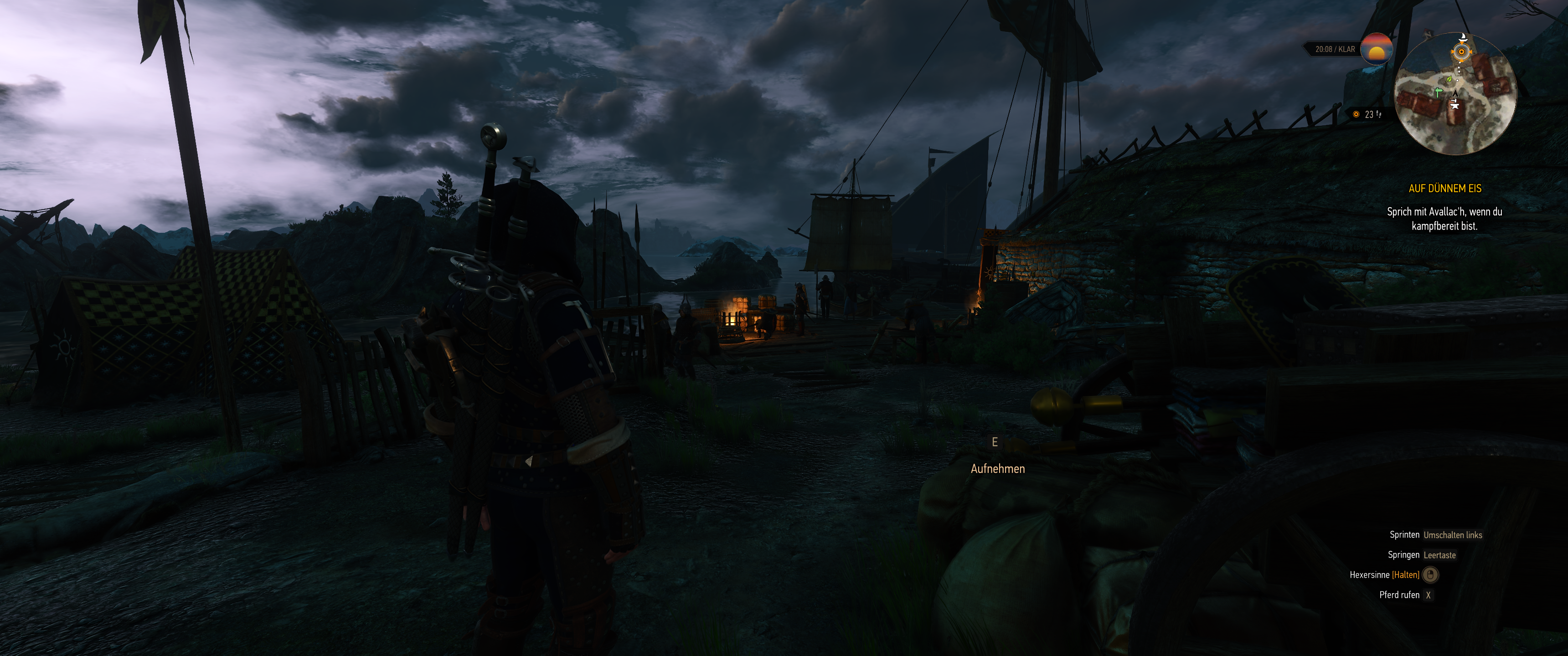Click the Leertaste binding next to Springen
Image resolution: width=1568 pixels, height=656 pixels.
(1439, 555)
